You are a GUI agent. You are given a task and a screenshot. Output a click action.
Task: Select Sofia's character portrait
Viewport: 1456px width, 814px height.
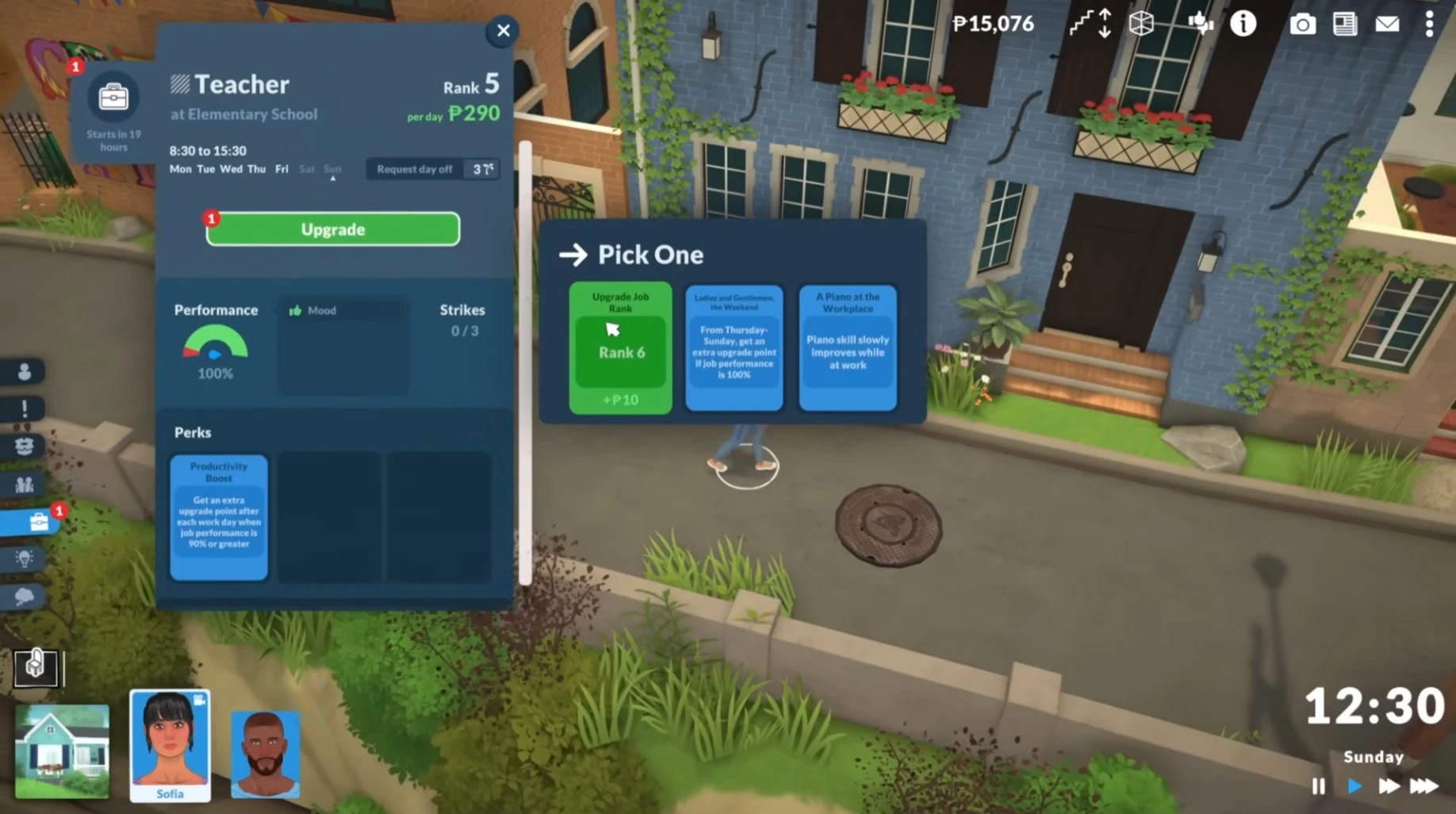click(x=170, y=745)
